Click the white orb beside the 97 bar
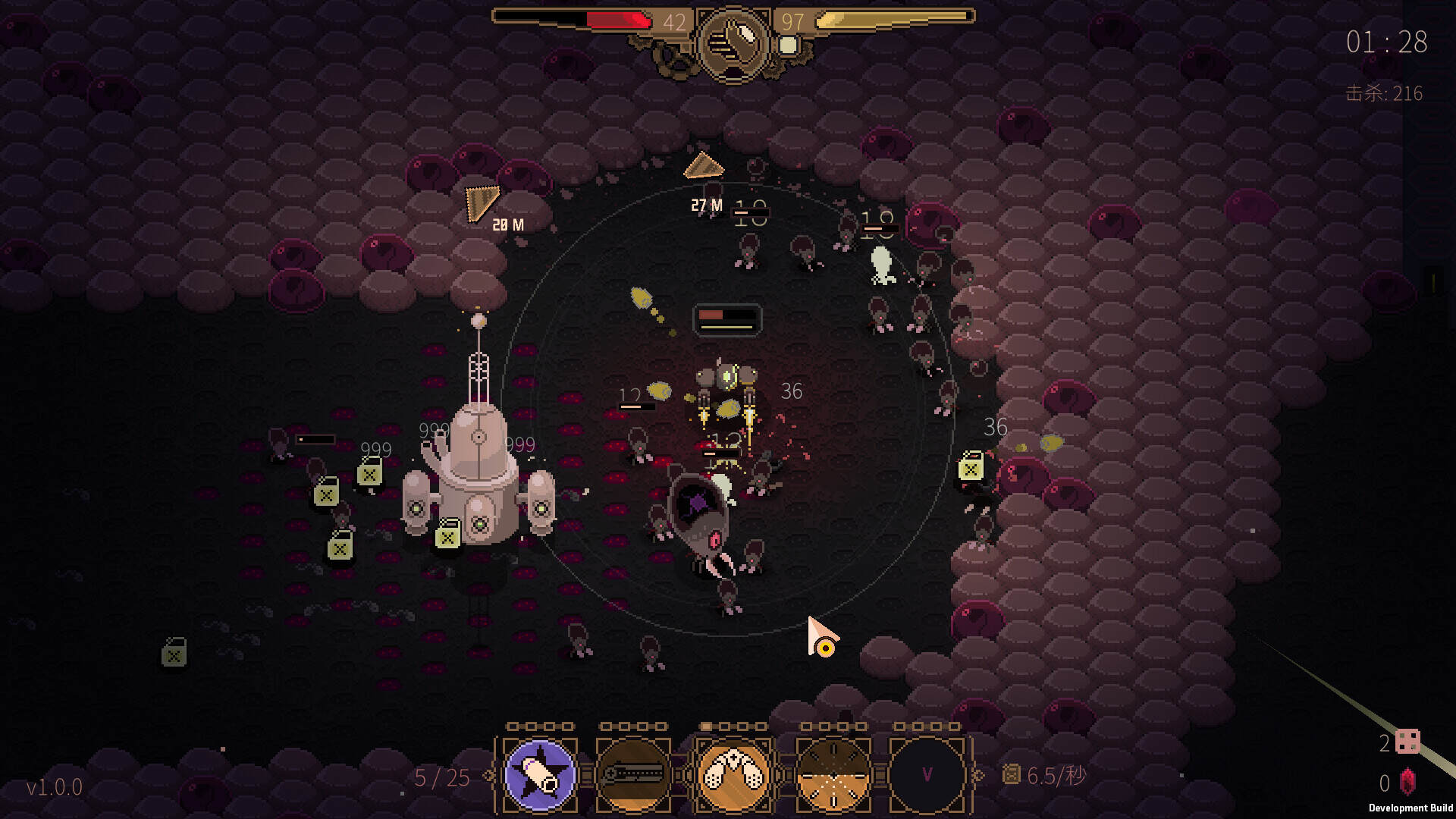The height and width of the screenshot is (819, 1456). coord(789,45)
